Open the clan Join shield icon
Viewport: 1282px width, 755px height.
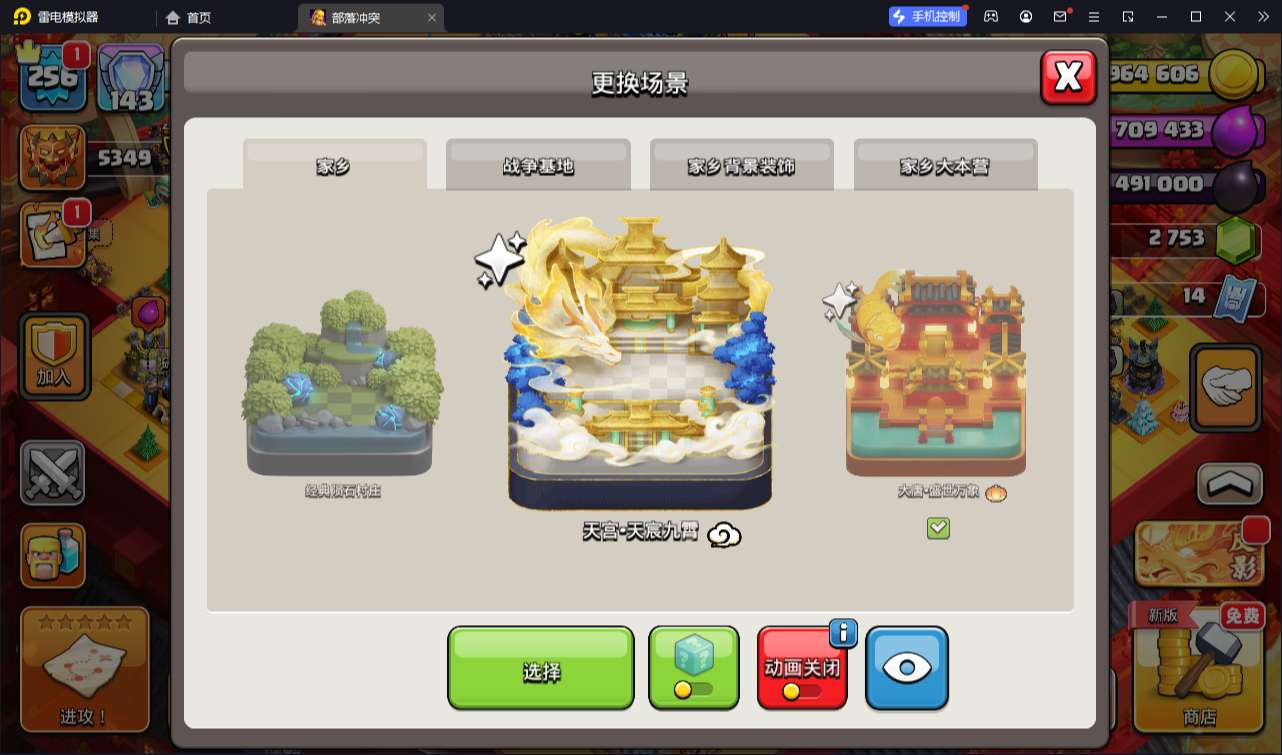[54, 356]
